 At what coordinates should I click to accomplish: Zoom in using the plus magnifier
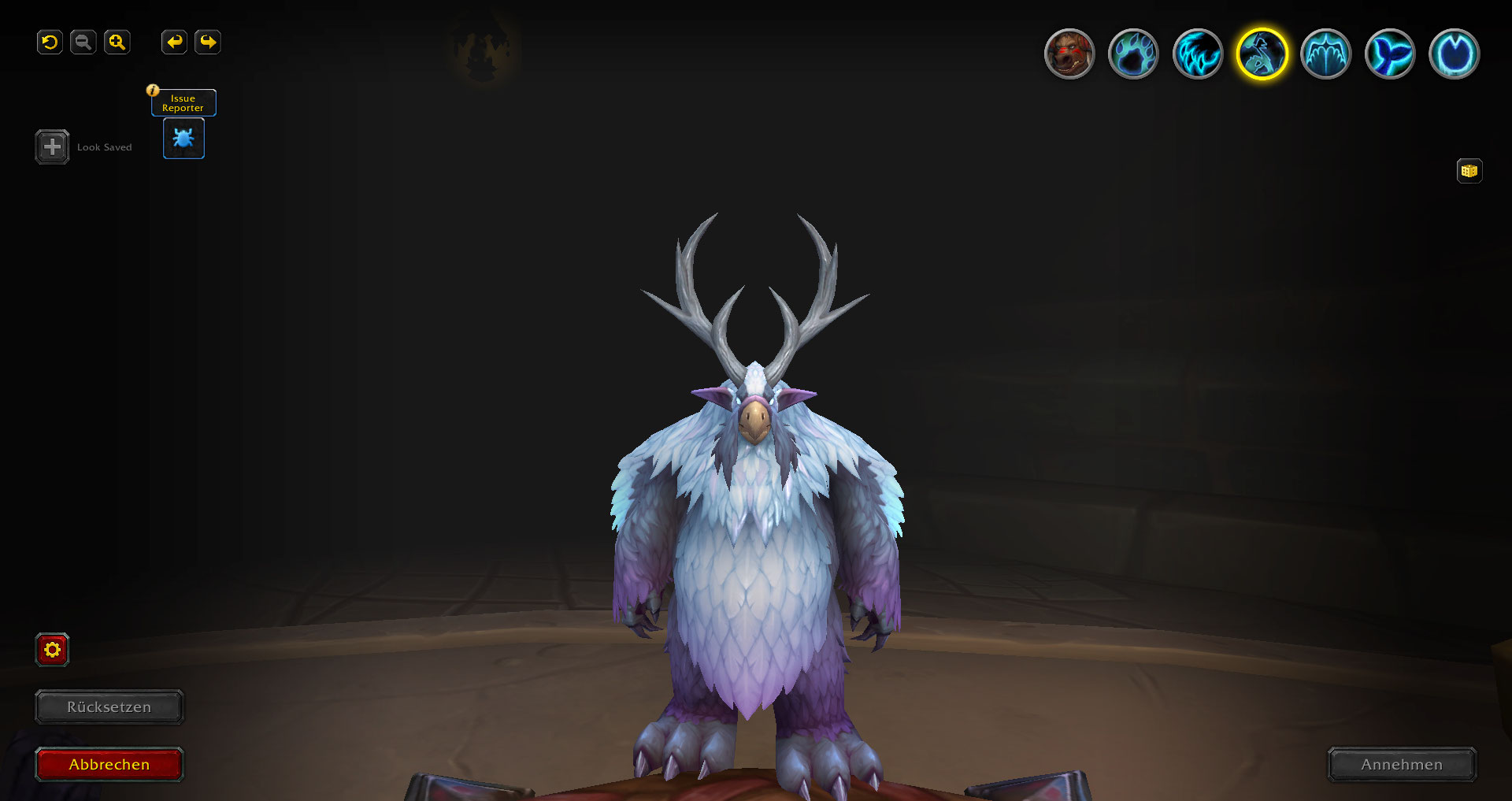coord(117,43)
